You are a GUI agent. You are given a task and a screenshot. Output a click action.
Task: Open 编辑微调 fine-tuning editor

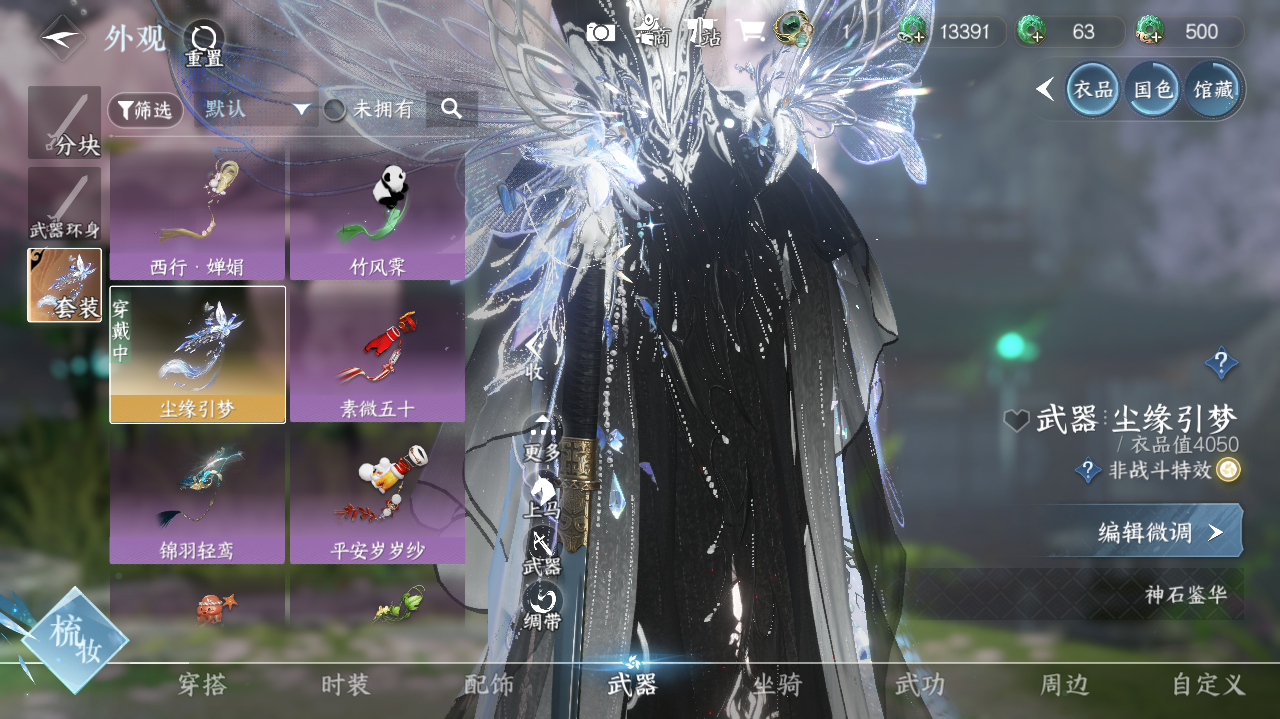[x=1160, y=532]
